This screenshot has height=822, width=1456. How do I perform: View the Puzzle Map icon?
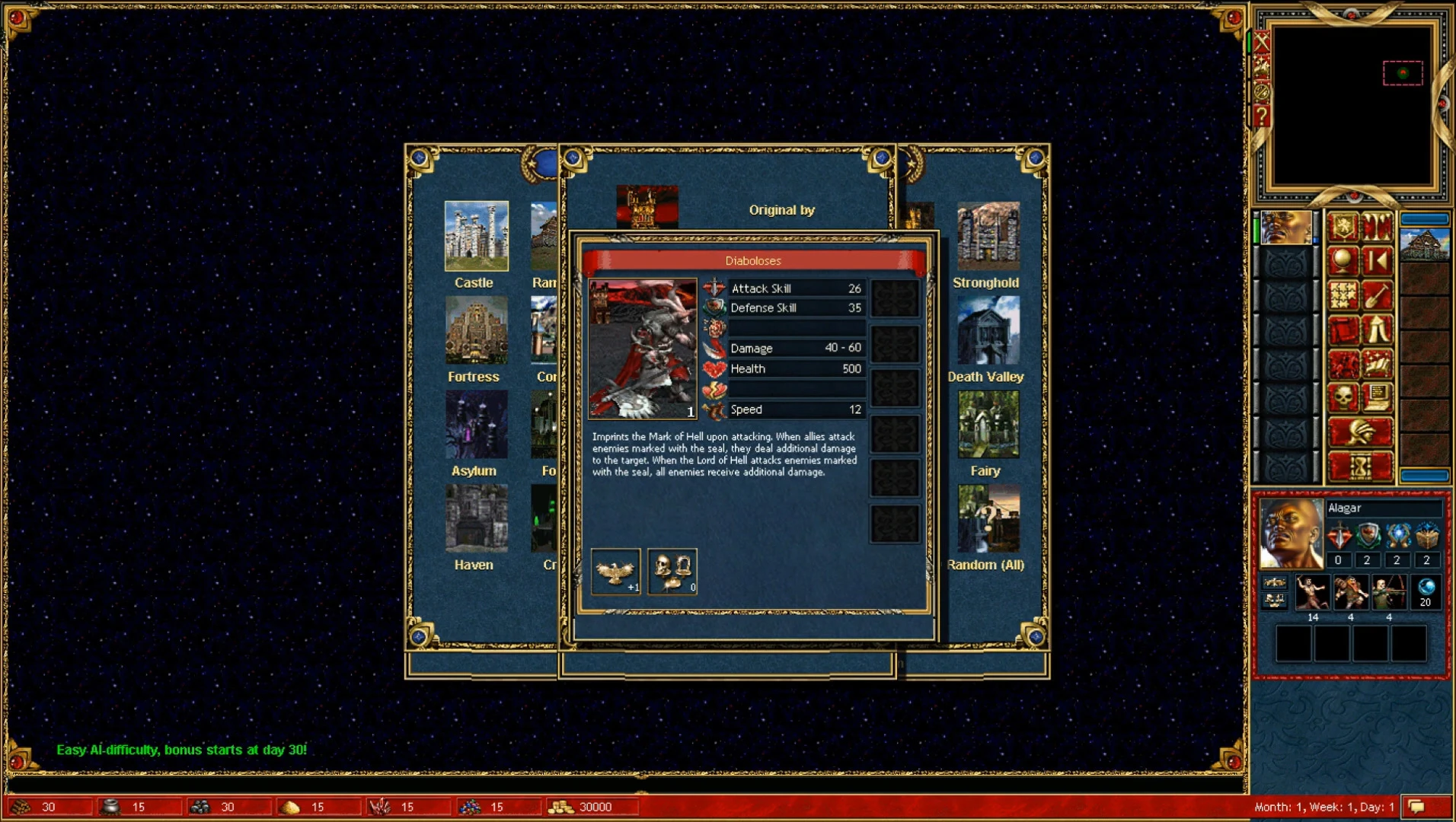[x=1344, y=294]
